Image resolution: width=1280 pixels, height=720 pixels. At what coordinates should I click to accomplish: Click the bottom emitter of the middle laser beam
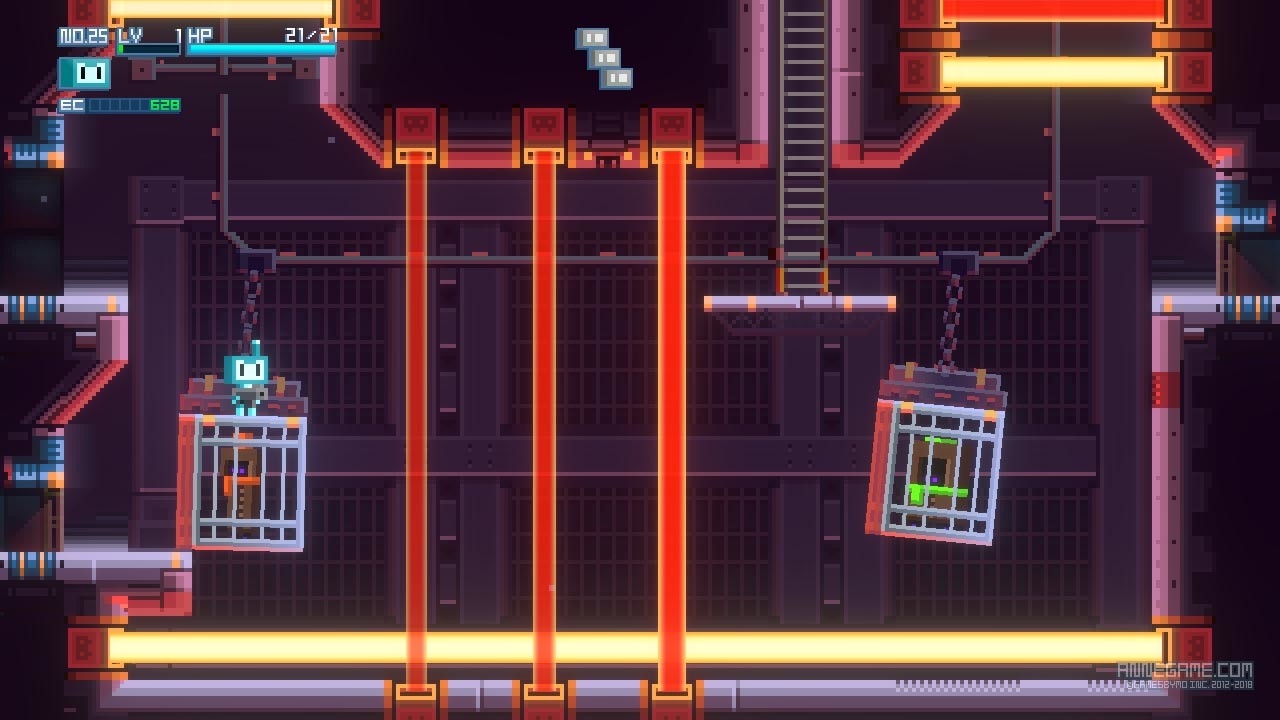tap(543, 690)
